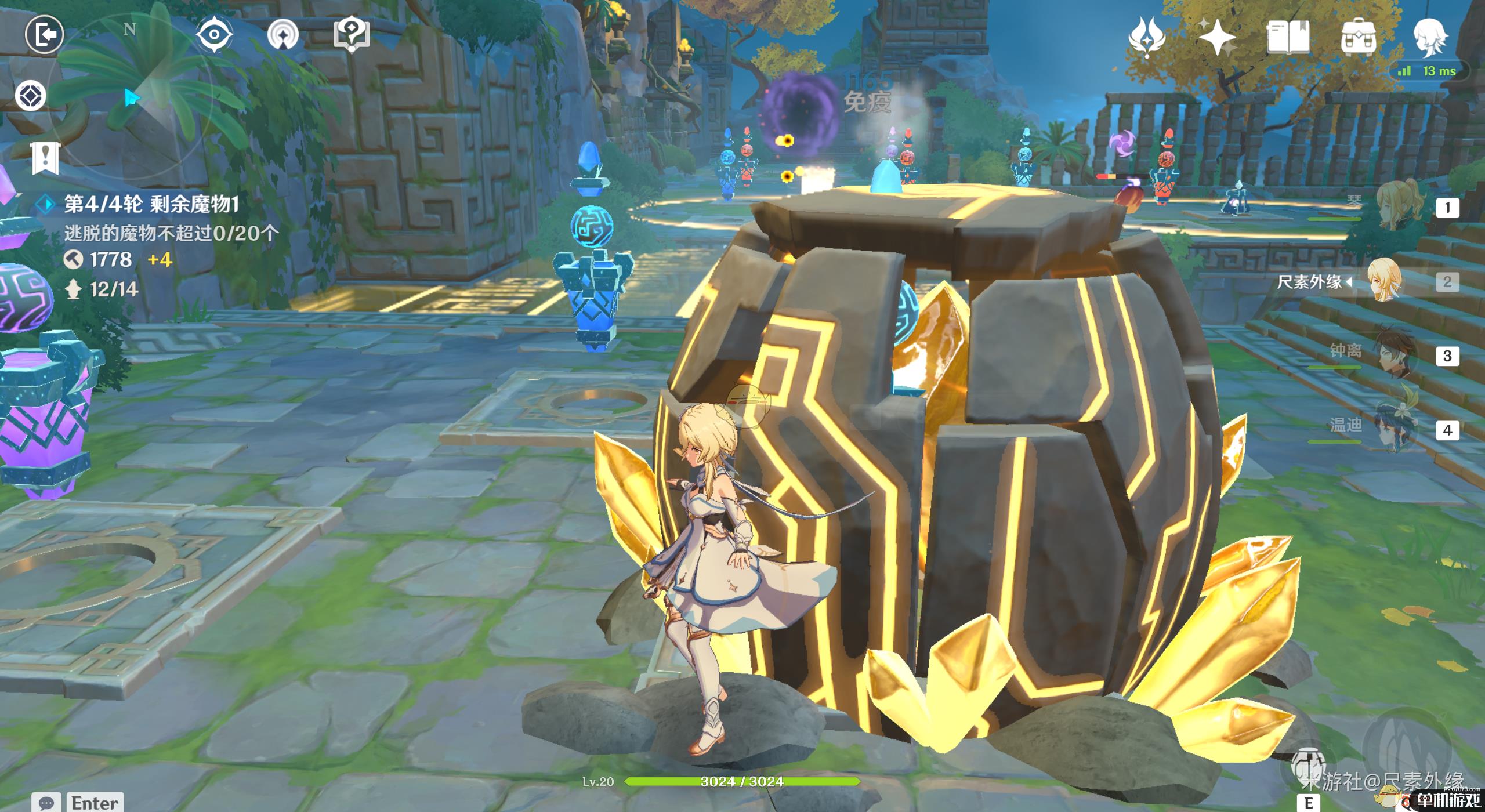Select party member 尺素外缘
This screenshot has height=812, width=1485.
pyautogui.click(x=1386, y=282)
